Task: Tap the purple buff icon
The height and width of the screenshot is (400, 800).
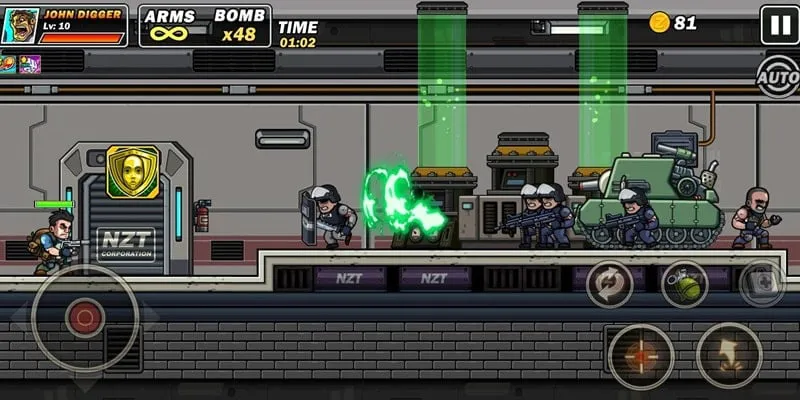Action: [x=29, y=64]
